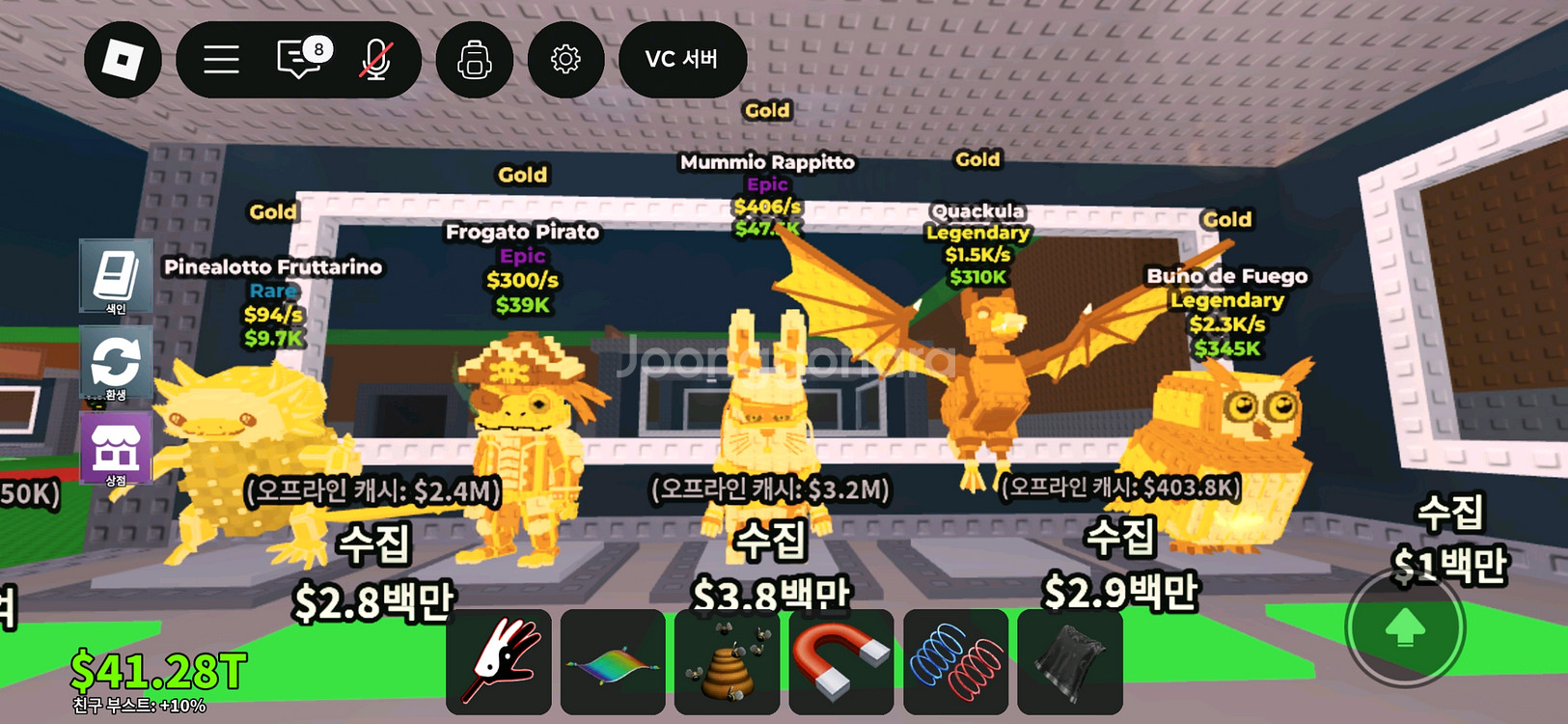This screenshot has width=1568, height=724.
Task: Click the VC 서버 button
Action: pos(682,60)
